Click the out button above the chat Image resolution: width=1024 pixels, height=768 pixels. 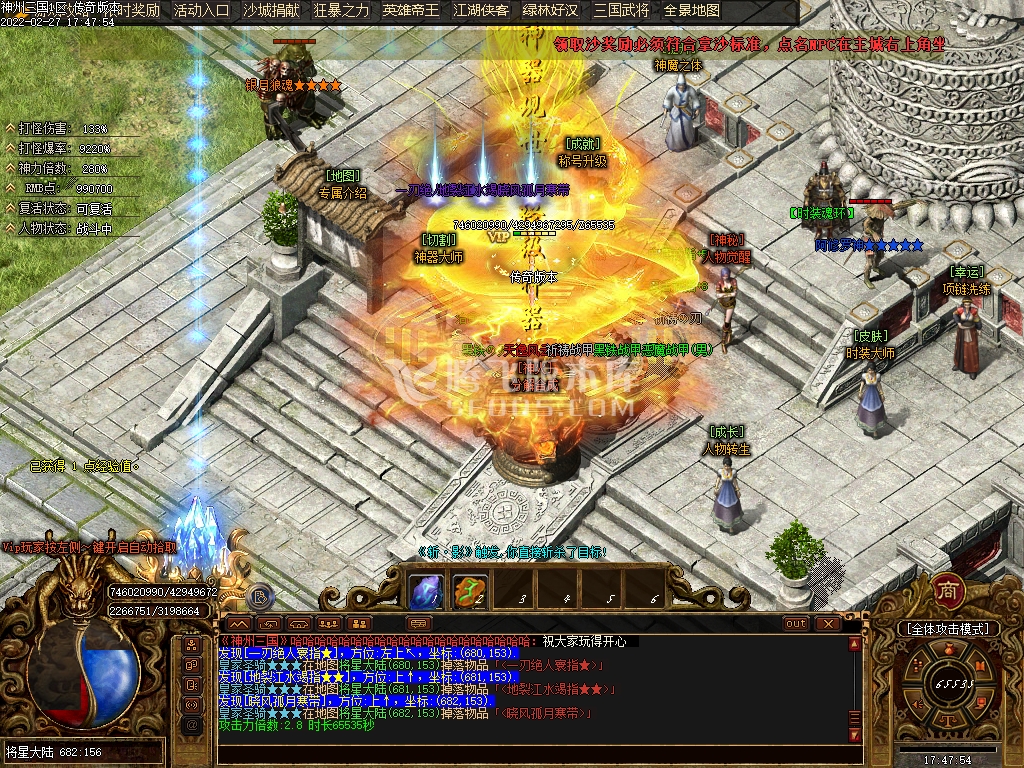[x=796, y=623]
